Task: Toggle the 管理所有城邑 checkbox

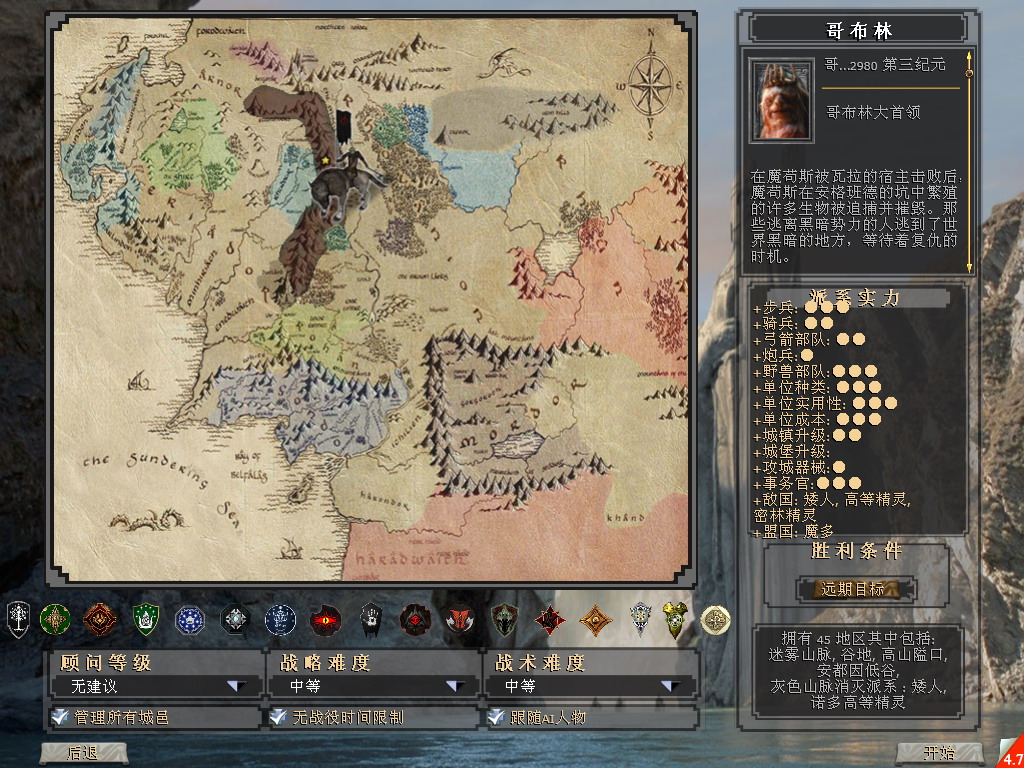Action: coord(60,717)
